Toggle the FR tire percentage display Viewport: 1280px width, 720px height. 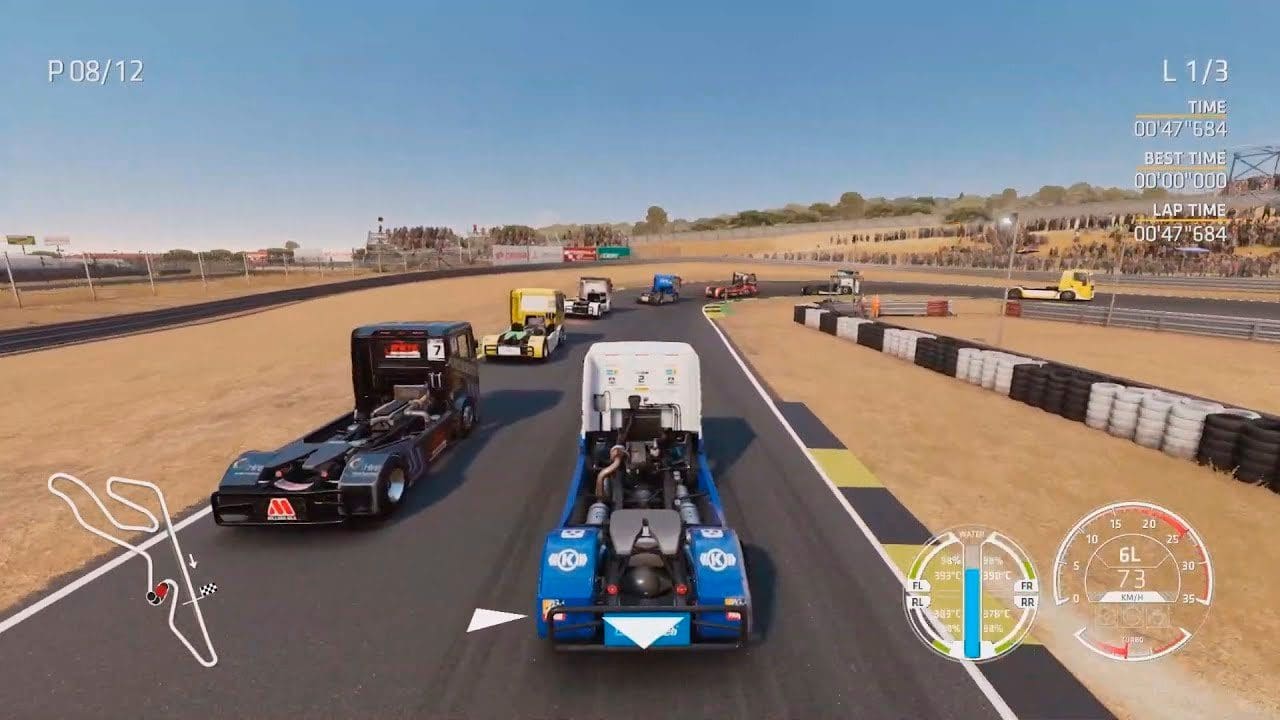pyautogui.click(x=992, y=559)
